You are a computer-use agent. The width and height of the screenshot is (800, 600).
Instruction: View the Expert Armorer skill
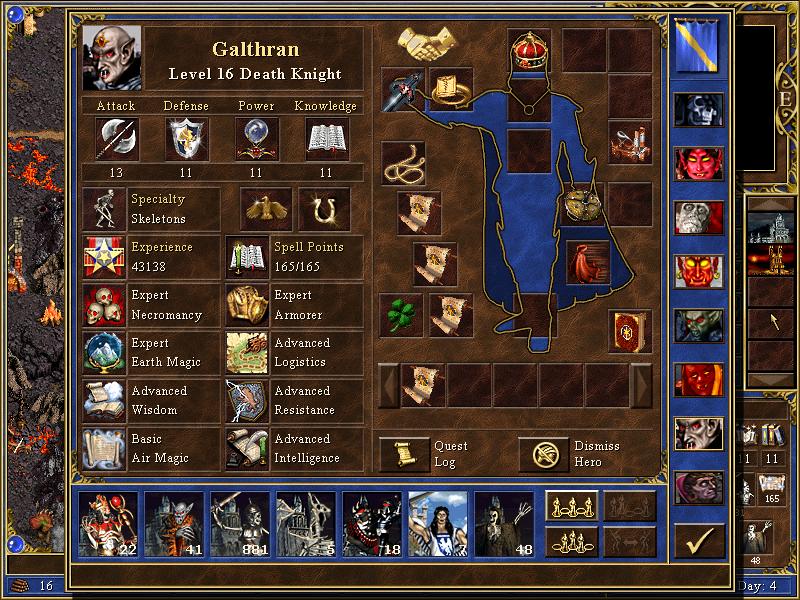(x=247, y=305)
